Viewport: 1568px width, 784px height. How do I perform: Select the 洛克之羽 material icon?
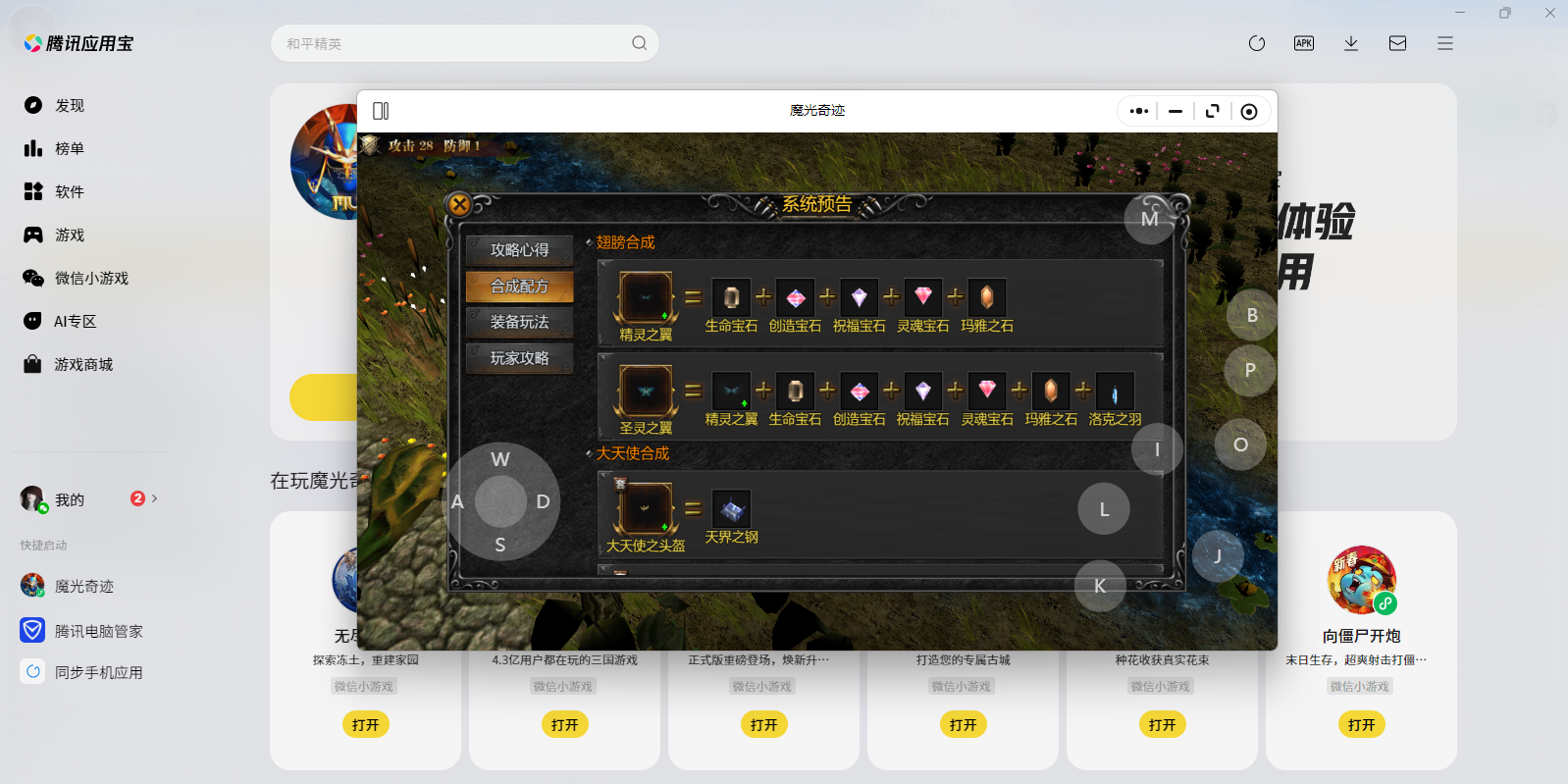coord(1115,392)
